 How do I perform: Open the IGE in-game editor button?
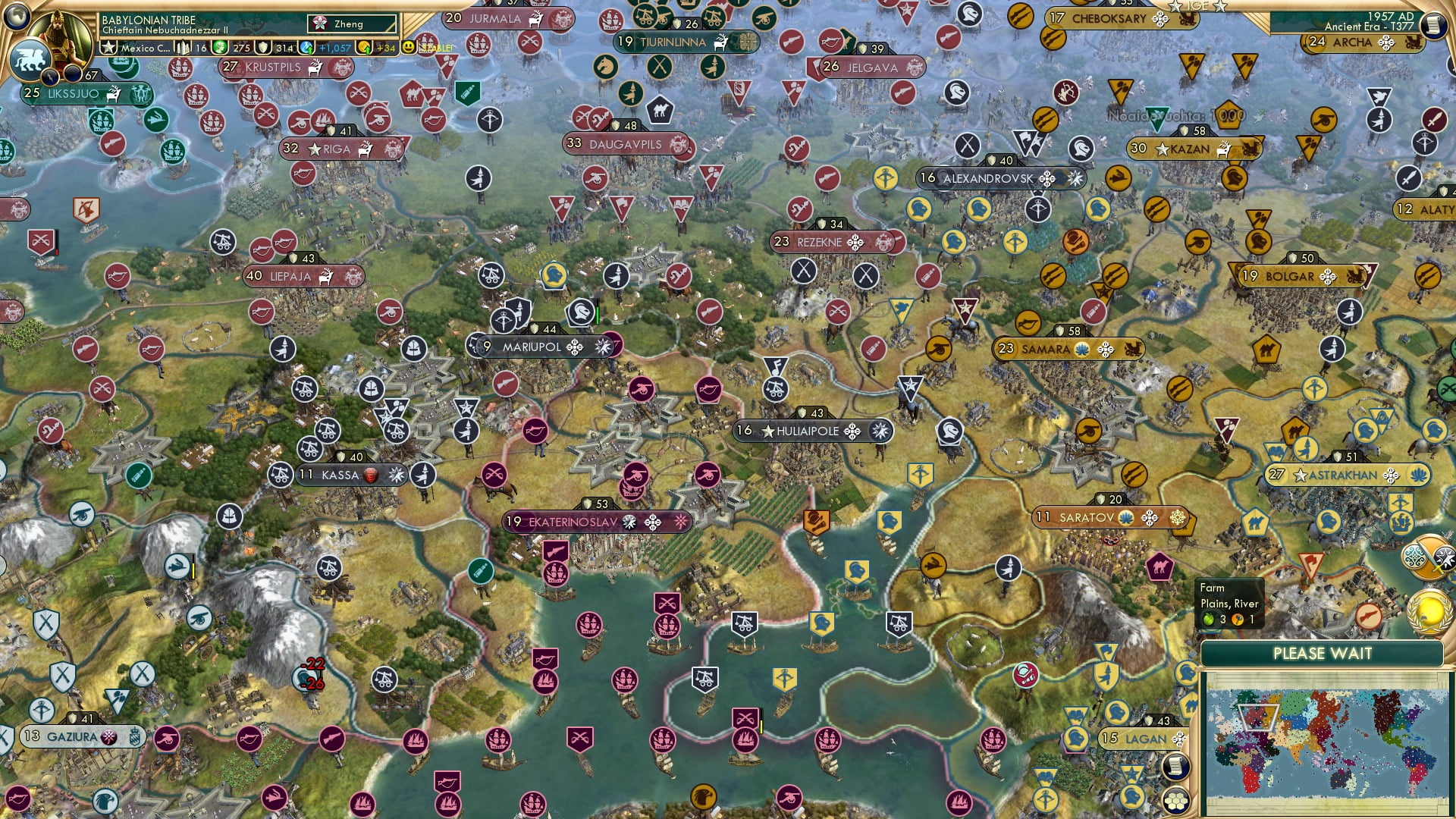pos(1198,6)
